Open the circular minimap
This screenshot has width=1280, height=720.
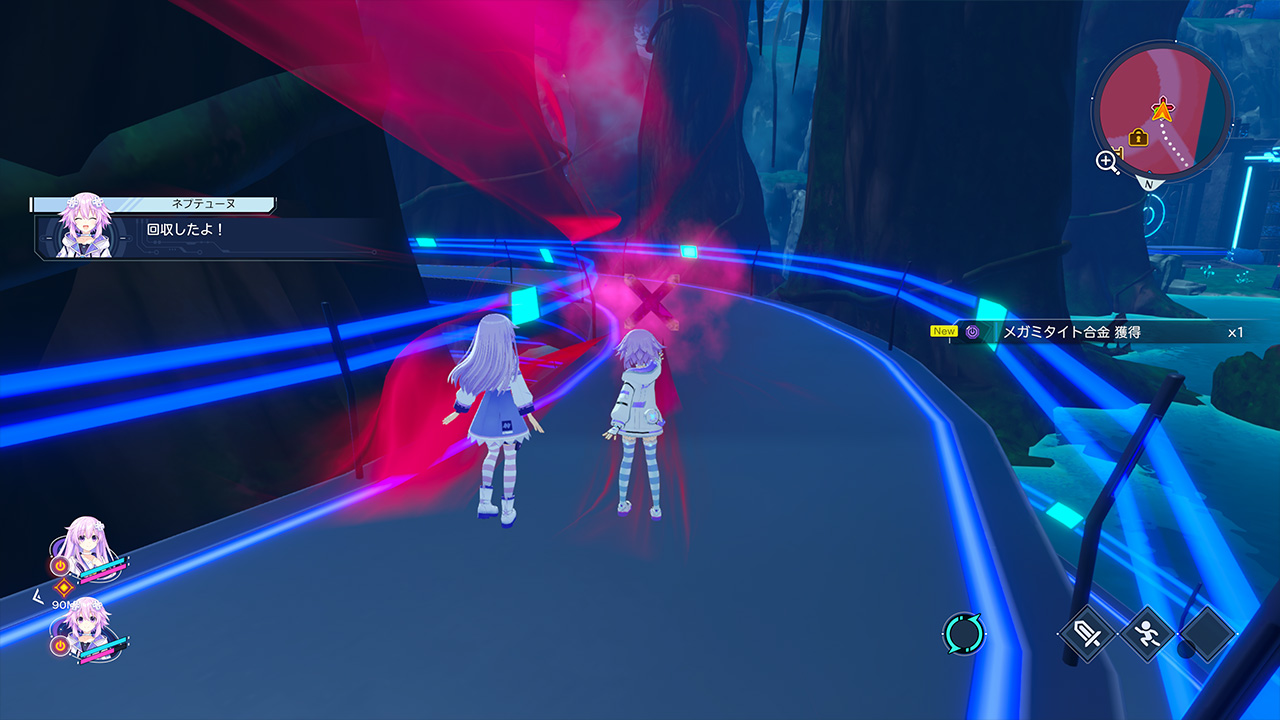click(x=1162, y=110)
